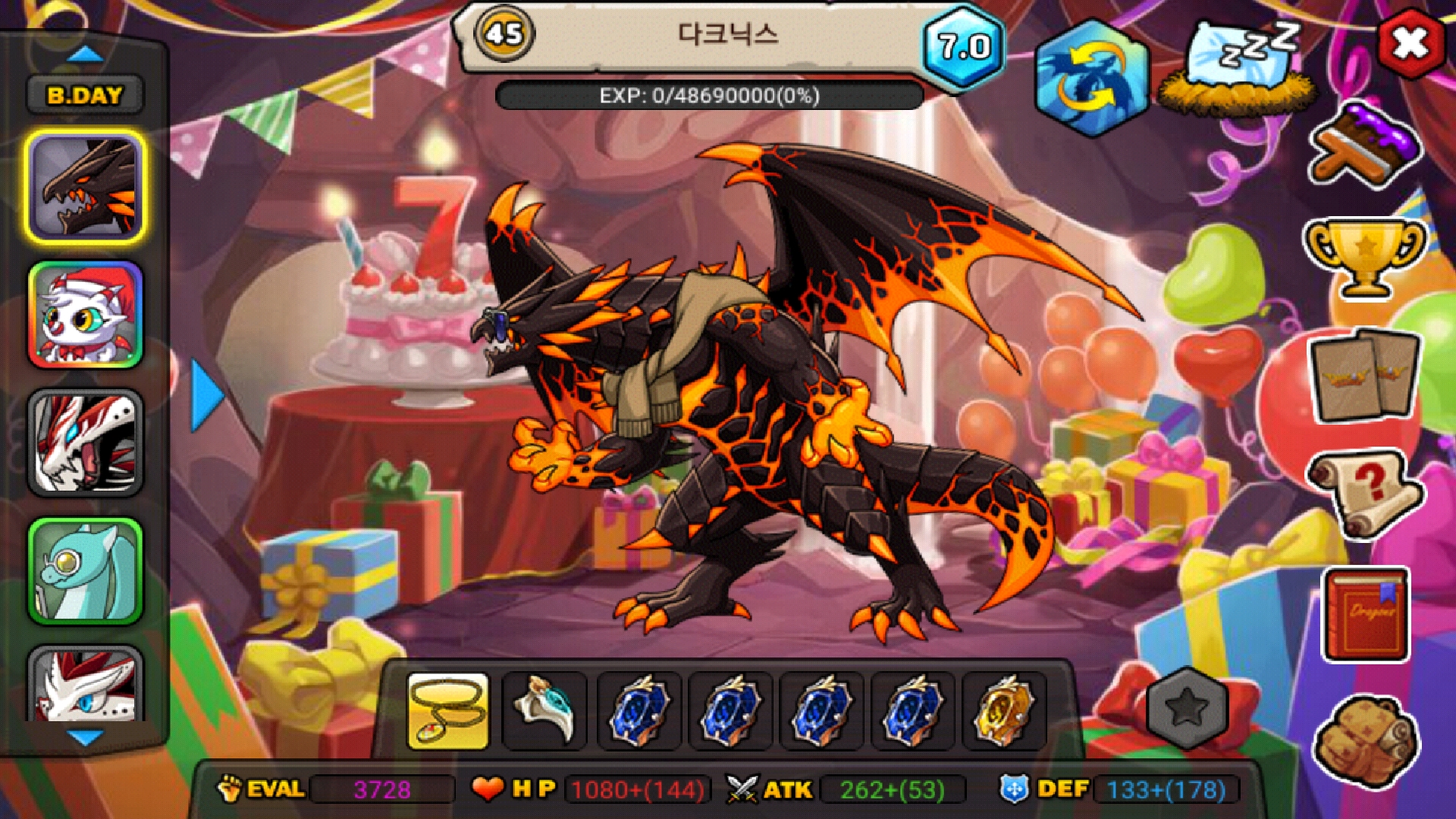Open the B.DAY filter tab
Screen dimensions: 1456x819
84,96
